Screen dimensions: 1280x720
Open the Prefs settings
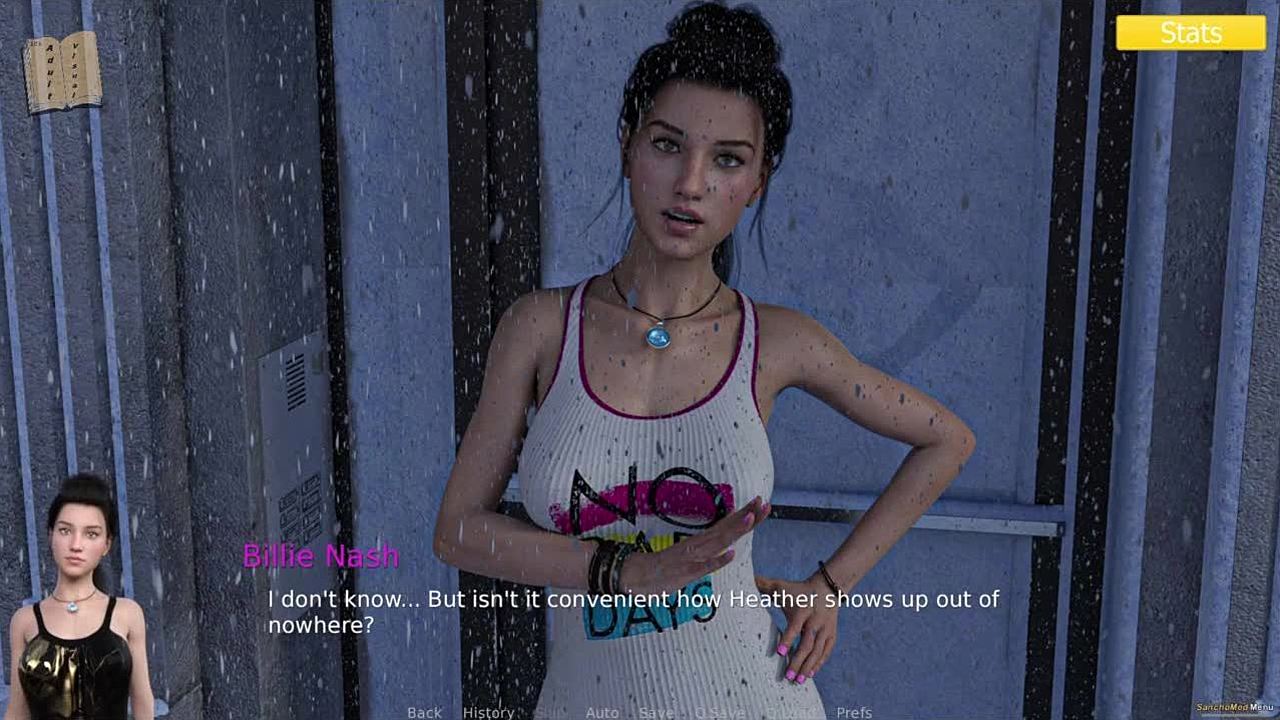coord(854,712)
